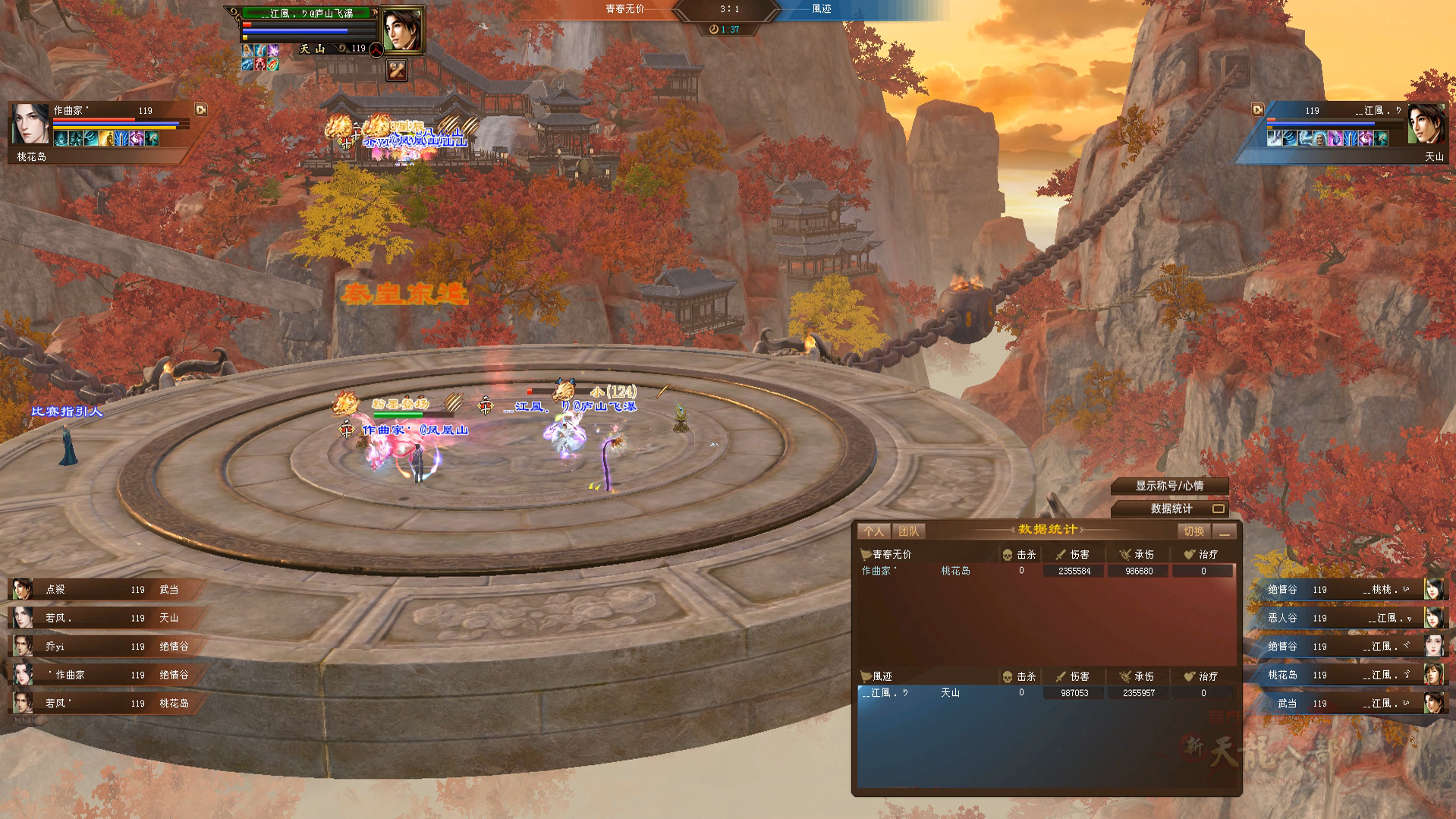This screenshot has height=819, width=1456.
Task: Switch to the 个人 tab
Action: tap(873, 531)
